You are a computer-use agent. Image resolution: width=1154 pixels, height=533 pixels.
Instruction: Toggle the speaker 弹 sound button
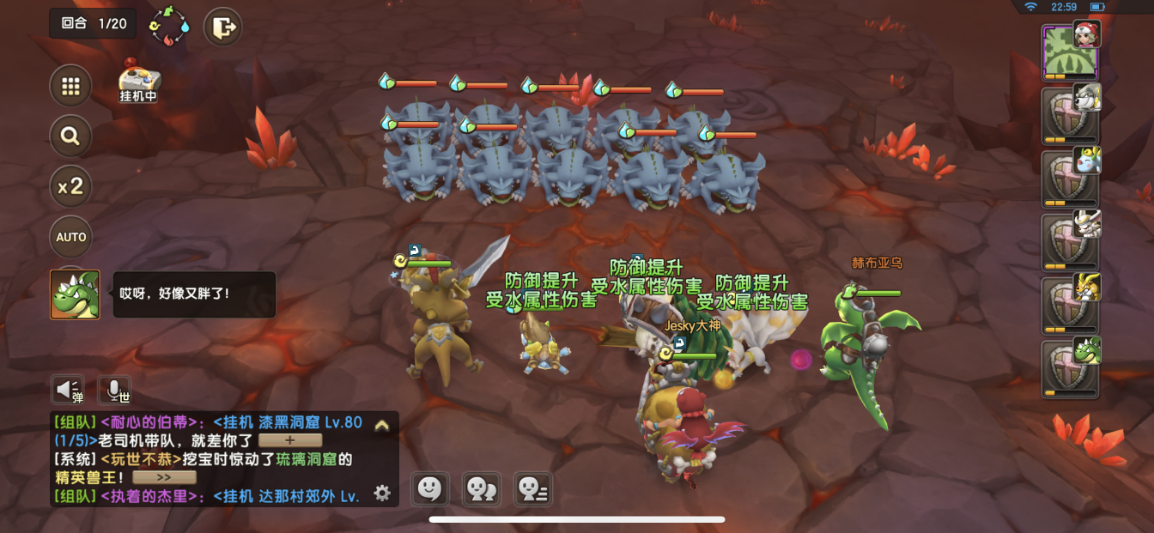[69, 390]
